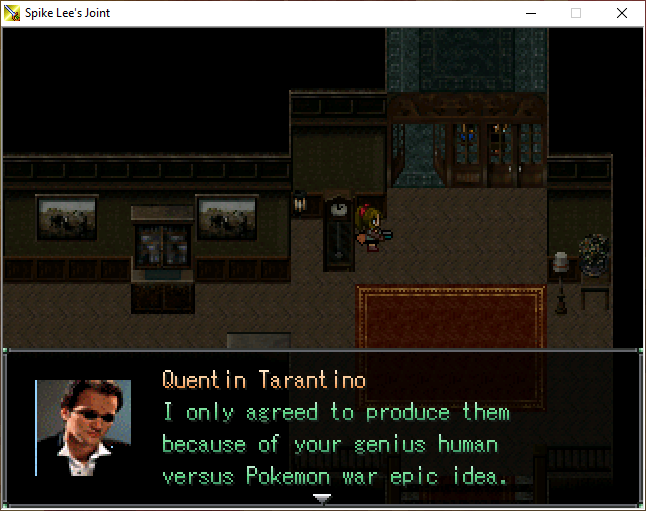Close the Spike Lee's Joint window
The width and height of the screenshot is (646, 511).
622,13
